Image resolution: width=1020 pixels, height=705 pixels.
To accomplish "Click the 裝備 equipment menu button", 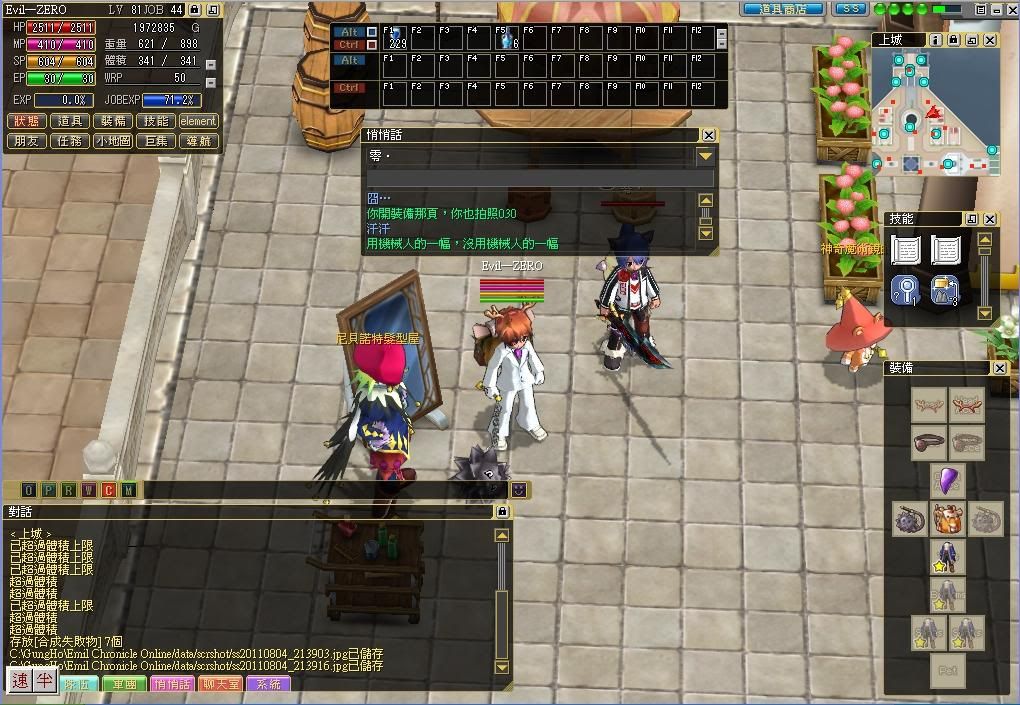I will coord(113,121).
